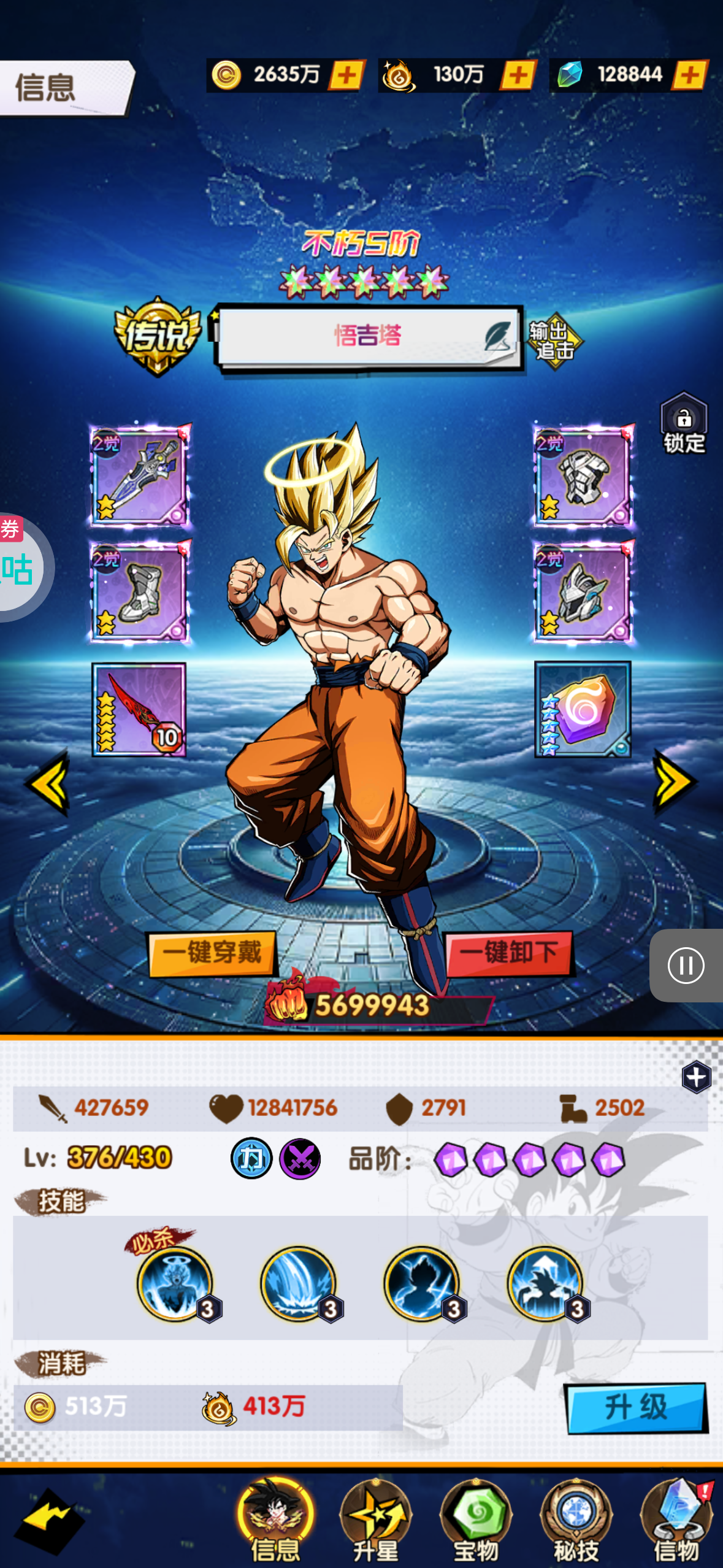This screenshot has height=1568, width=723.
Task: Tap the 升级 level-up button
Action: [x=636, y=1407]
